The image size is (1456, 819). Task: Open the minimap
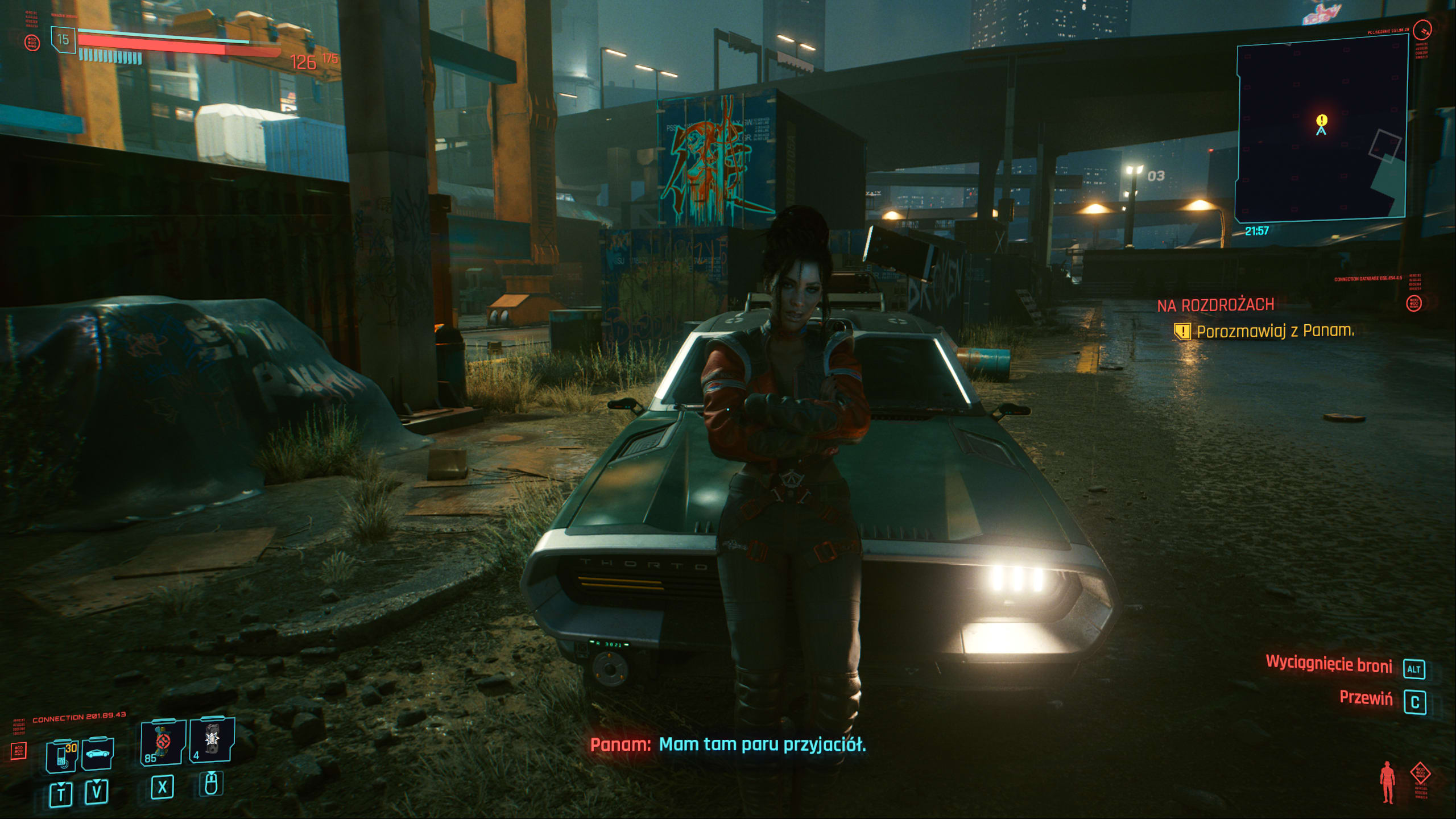[x=1322, y=129]
